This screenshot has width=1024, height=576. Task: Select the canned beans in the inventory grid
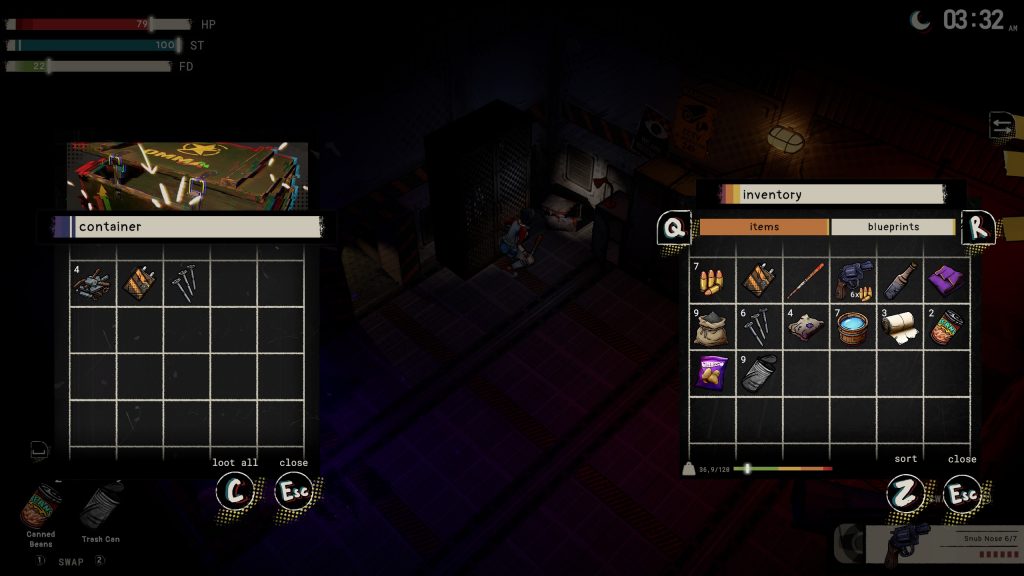click(x=946, y=327)
